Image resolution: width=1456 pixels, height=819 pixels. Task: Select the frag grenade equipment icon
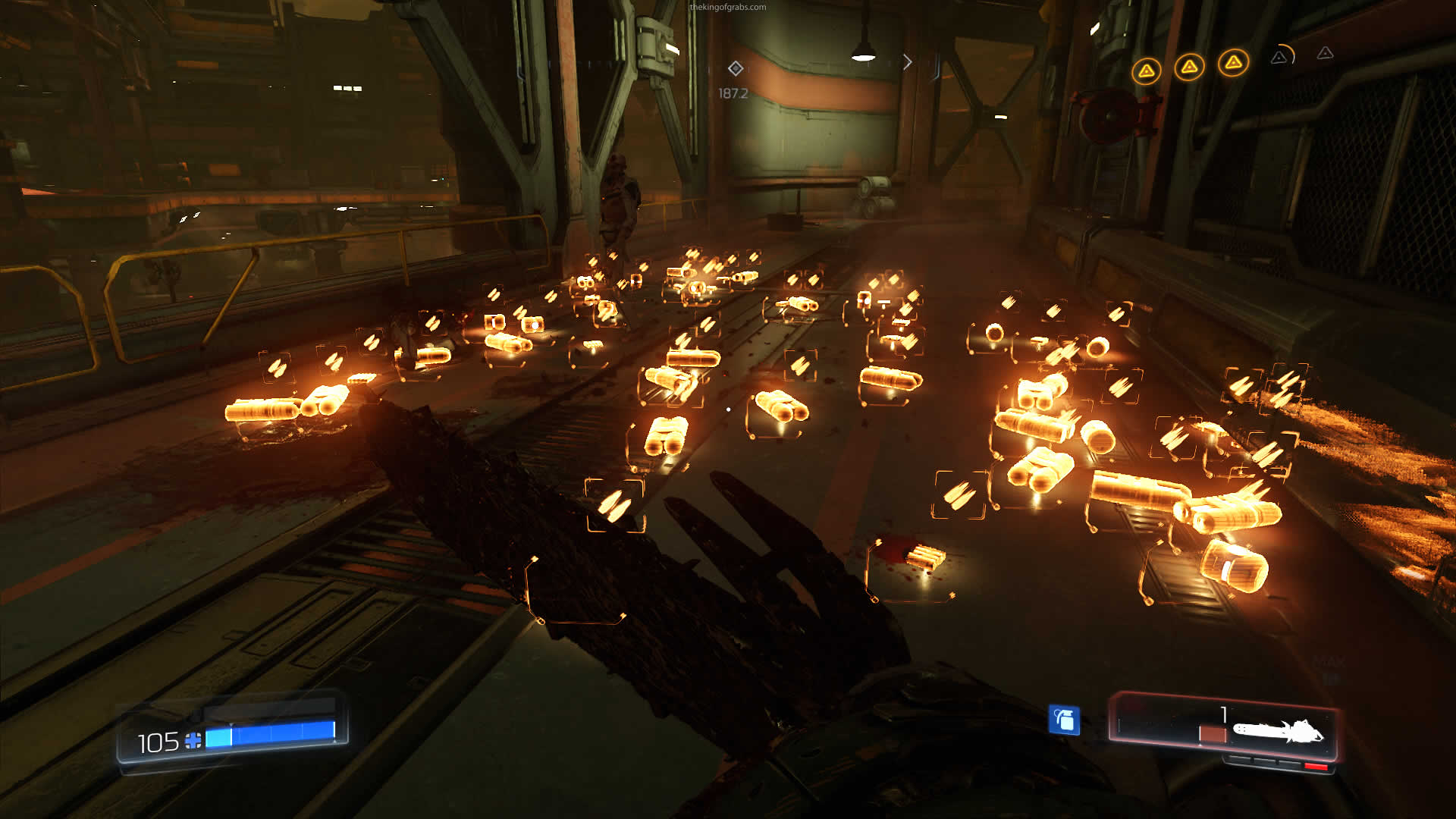point(1063,720)
